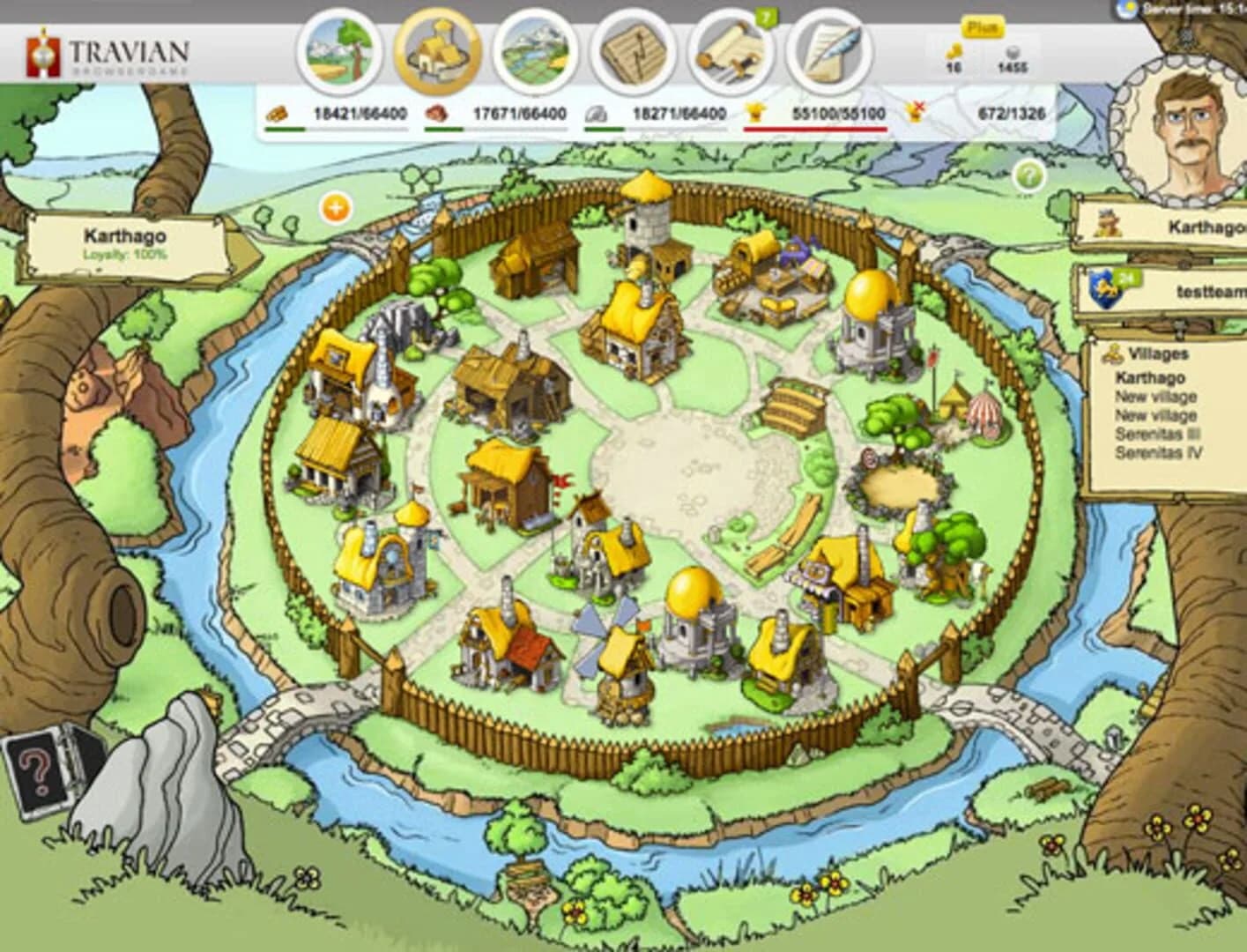
Task: Click the silver coins icon
Action: 1013,51
